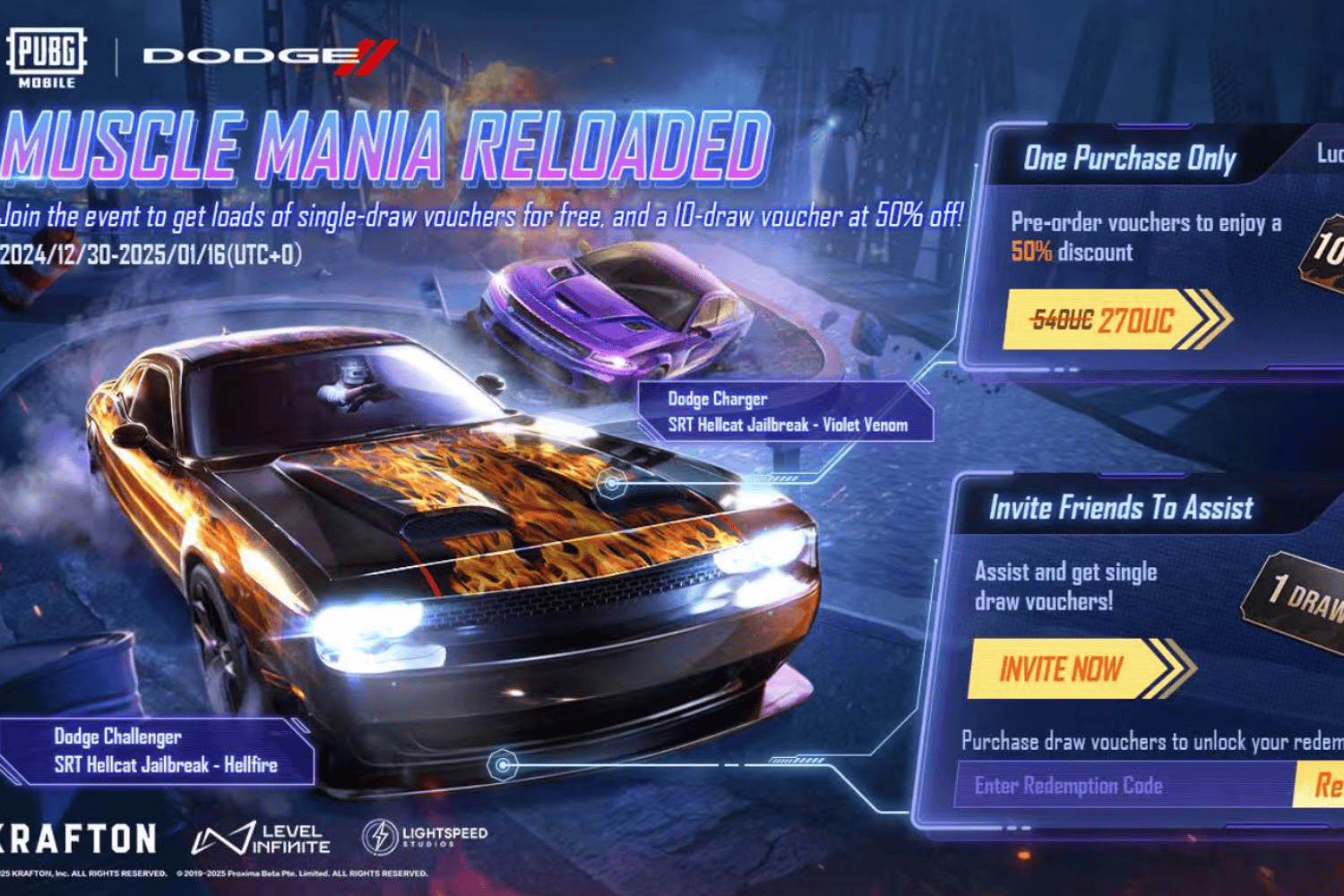The height and width of the screenshot is (896, 1344).
Task: Expand the 270UC purchase chevron arrows
Action: coord(1212,320)
